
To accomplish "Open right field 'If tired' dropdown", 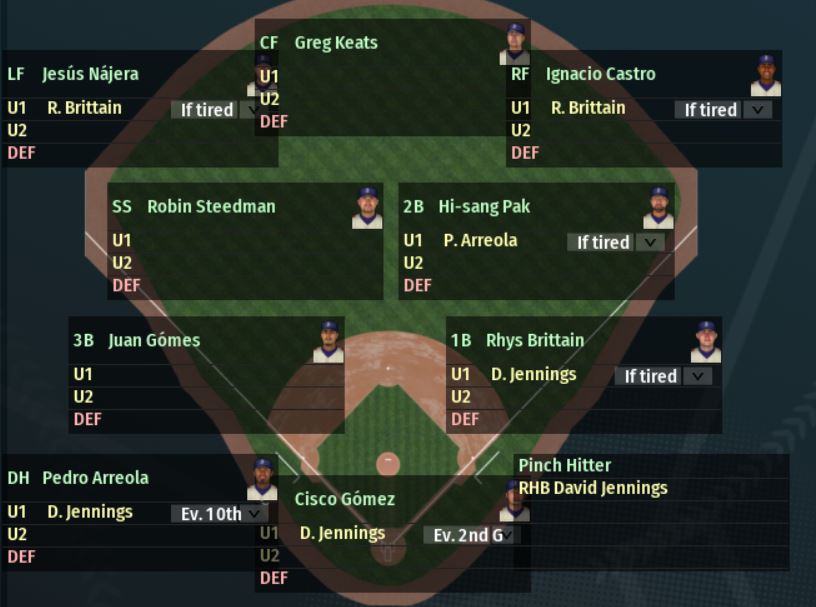I will pyautogui.click(x=724, y=110).
